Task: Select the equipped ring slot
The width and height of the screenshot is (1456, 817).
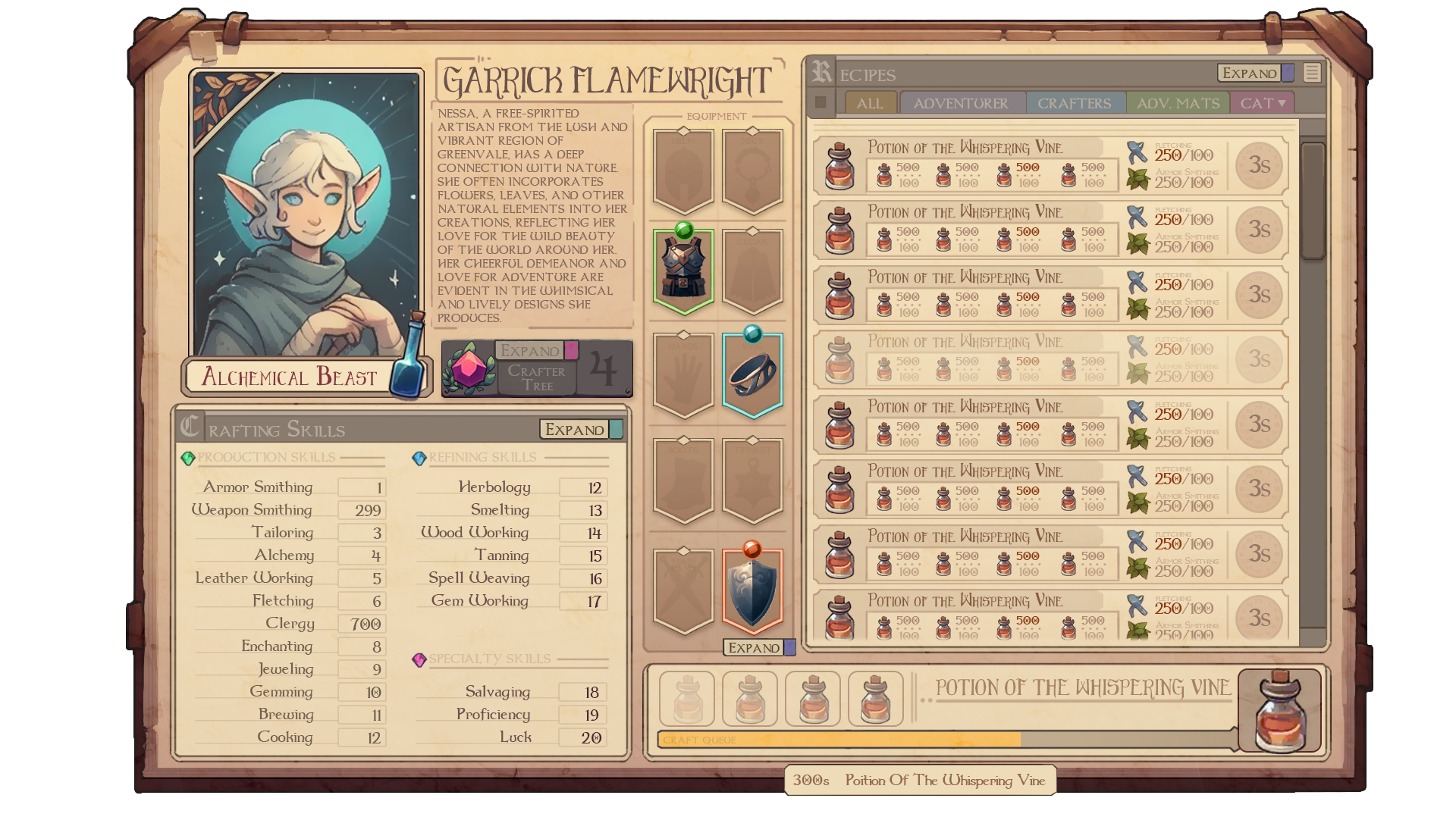Action: click(752, 374)
